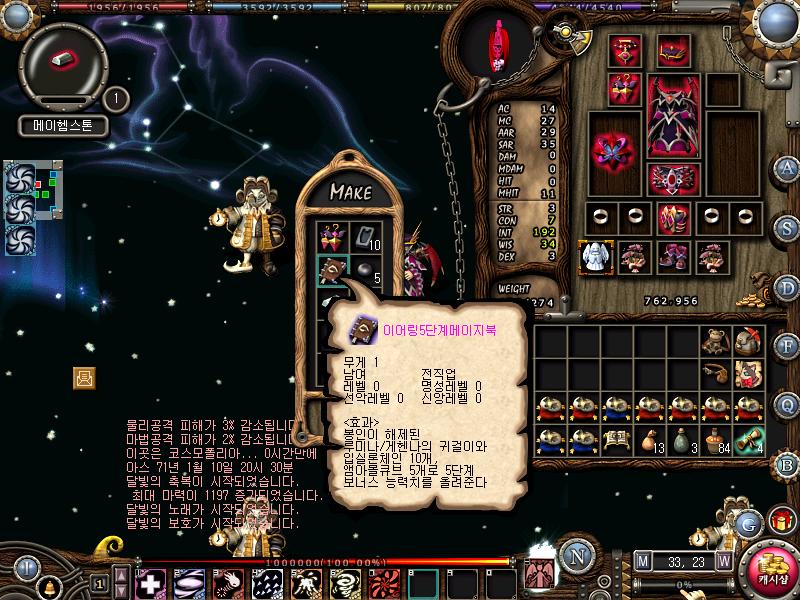Click the round Q side button

point(787,404)
